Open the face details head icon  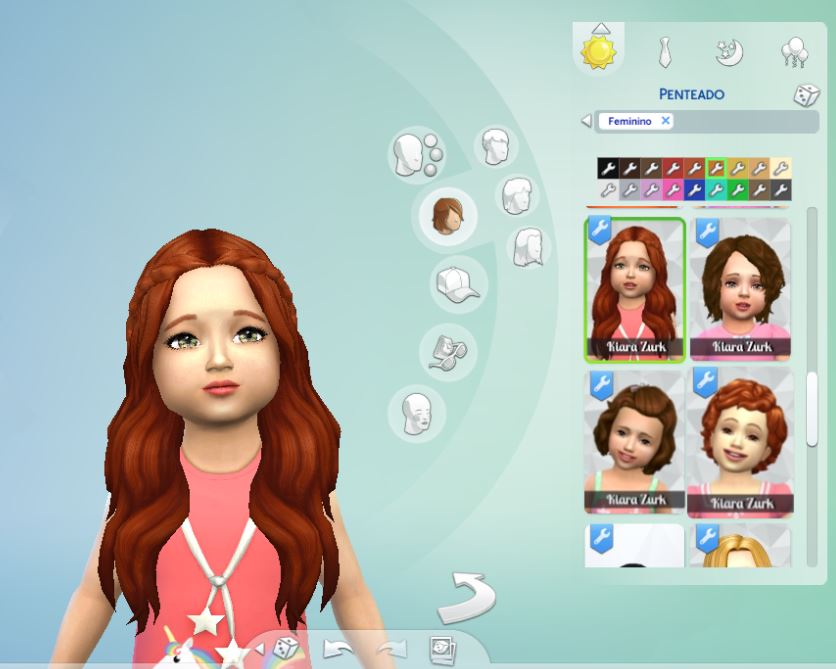pyautogui.click(x=417, y=411)
